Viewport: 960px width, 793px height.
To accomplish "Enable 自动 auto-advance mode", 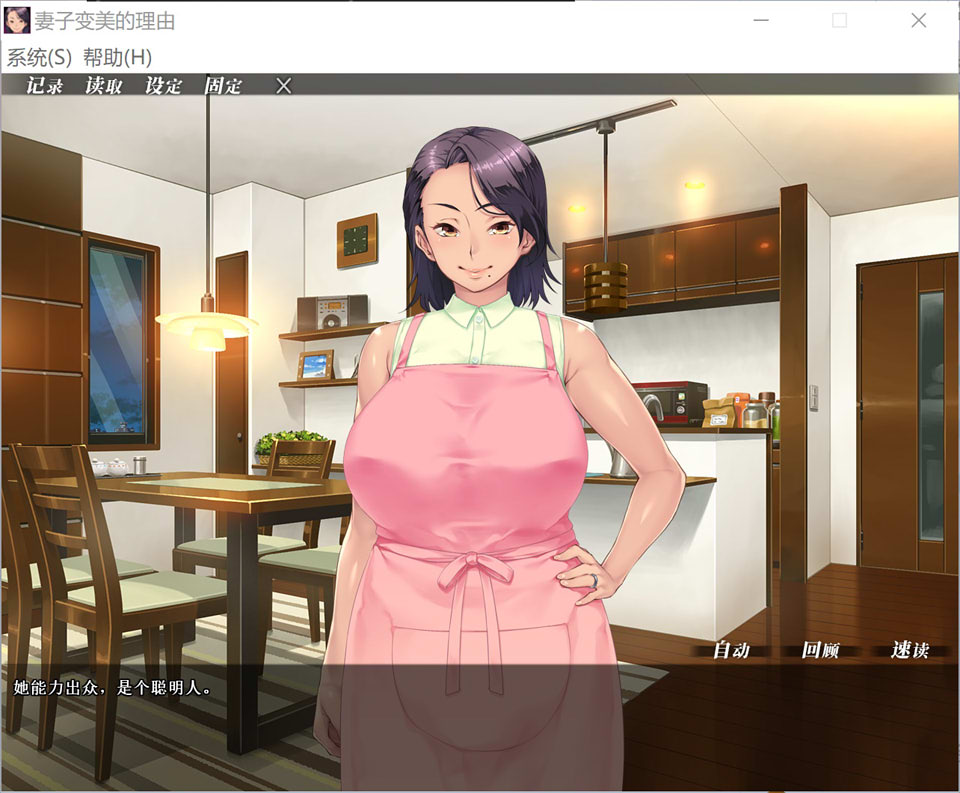I will coord(731,650).
